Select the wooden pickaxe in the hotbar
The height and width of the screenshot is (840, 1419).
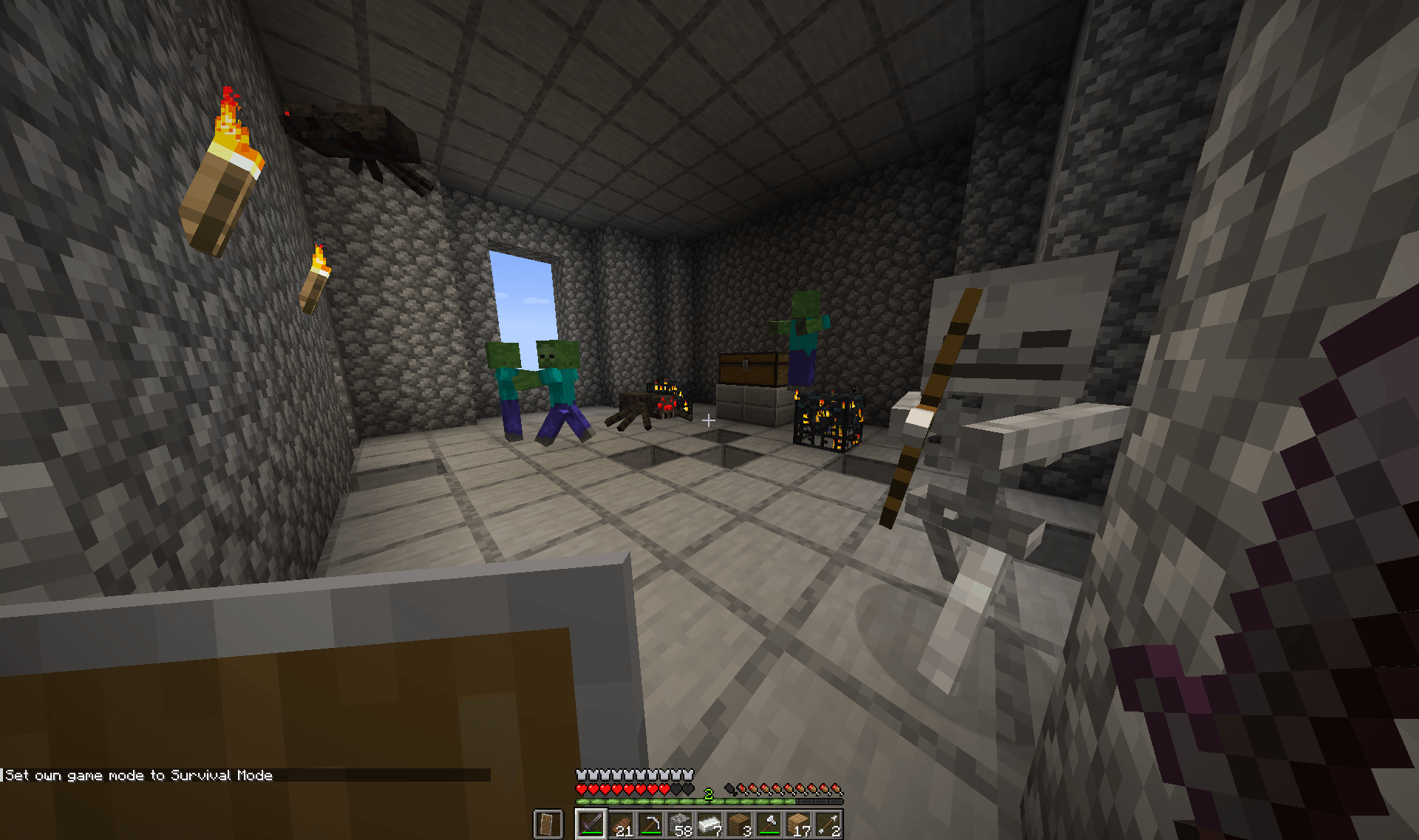650,822
